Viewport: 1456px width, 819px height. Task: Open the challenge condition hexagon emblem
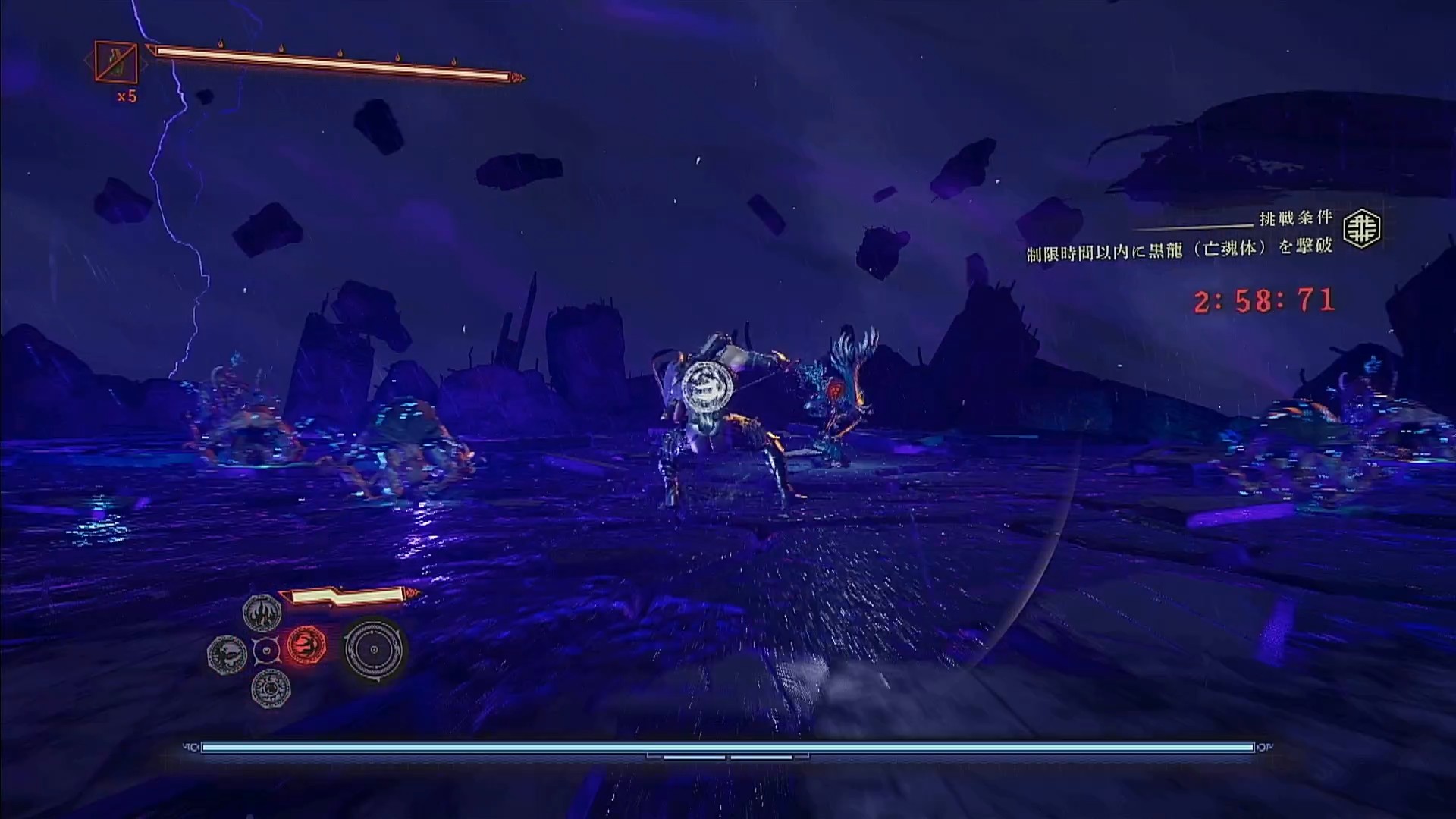(x=1362, y=229)
